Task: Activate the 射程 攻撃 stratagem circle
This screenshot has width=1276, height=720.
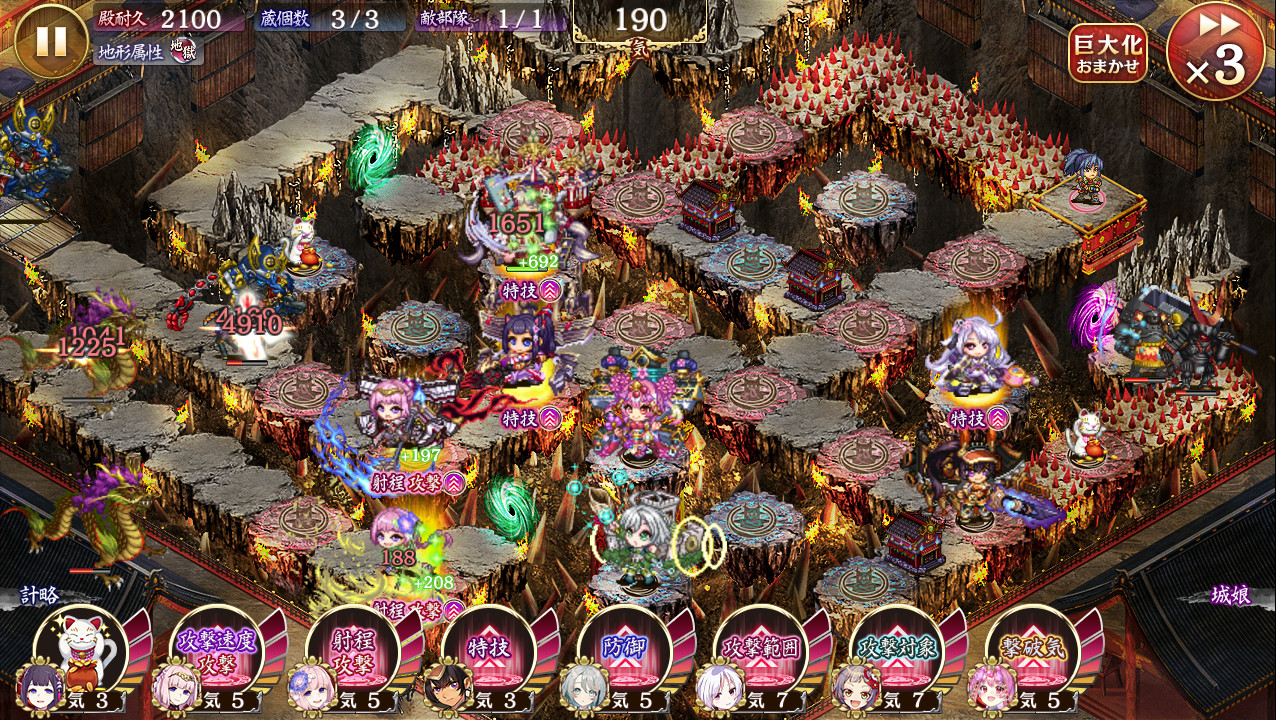Action: click(353, 649)
